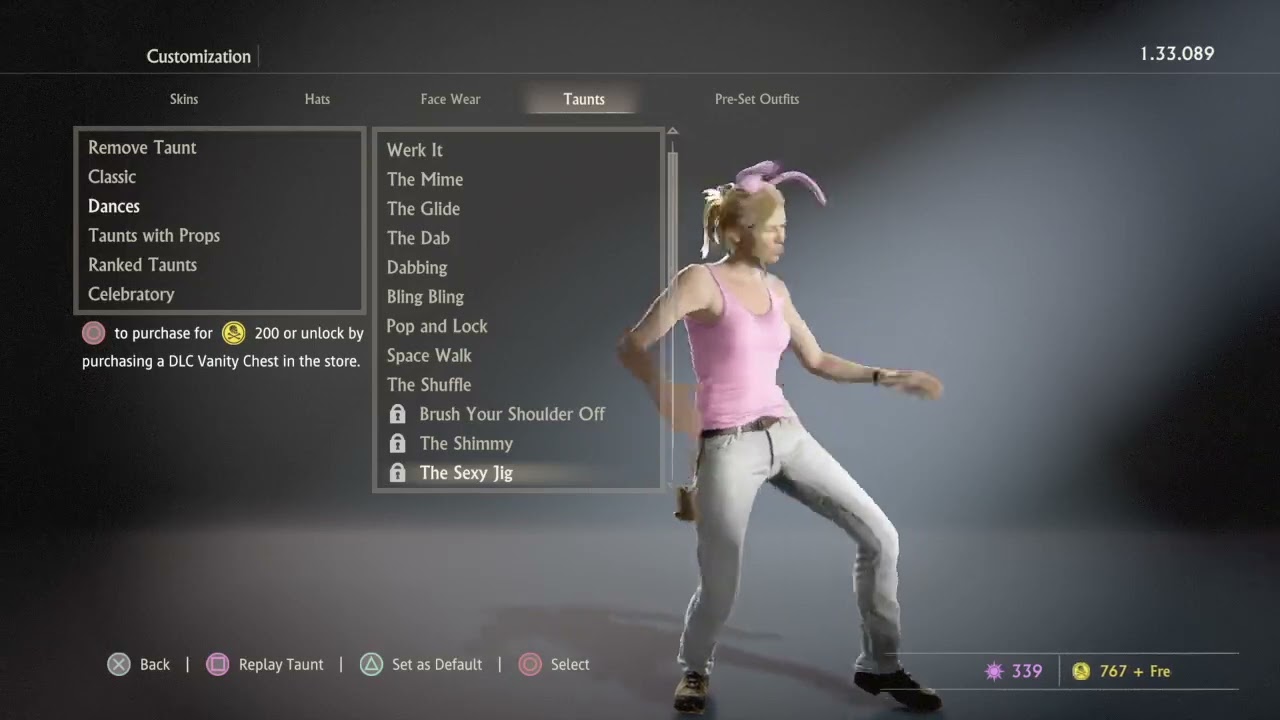Show the Pre-Set Outfits tab
Screen dimensions: 1280x720
coord(756,99)
